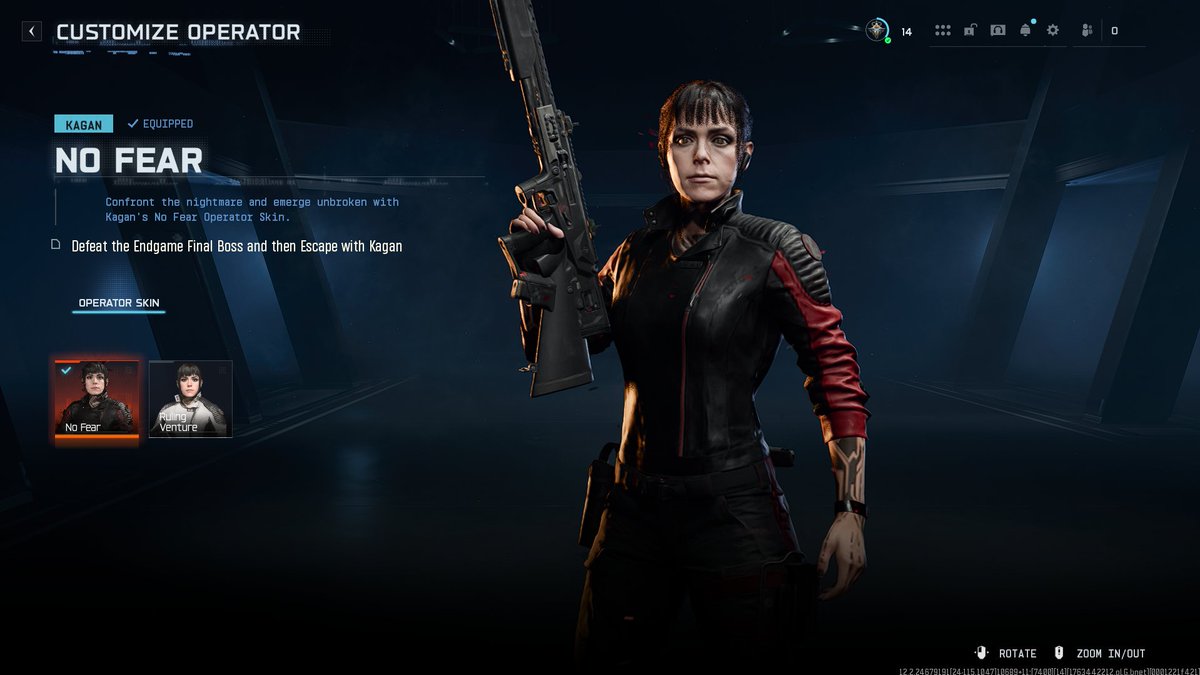Open the player rank emblem profile
The height and width of the screenshot is (675, 1200).
pyautogui.click(x=877, y=30)
